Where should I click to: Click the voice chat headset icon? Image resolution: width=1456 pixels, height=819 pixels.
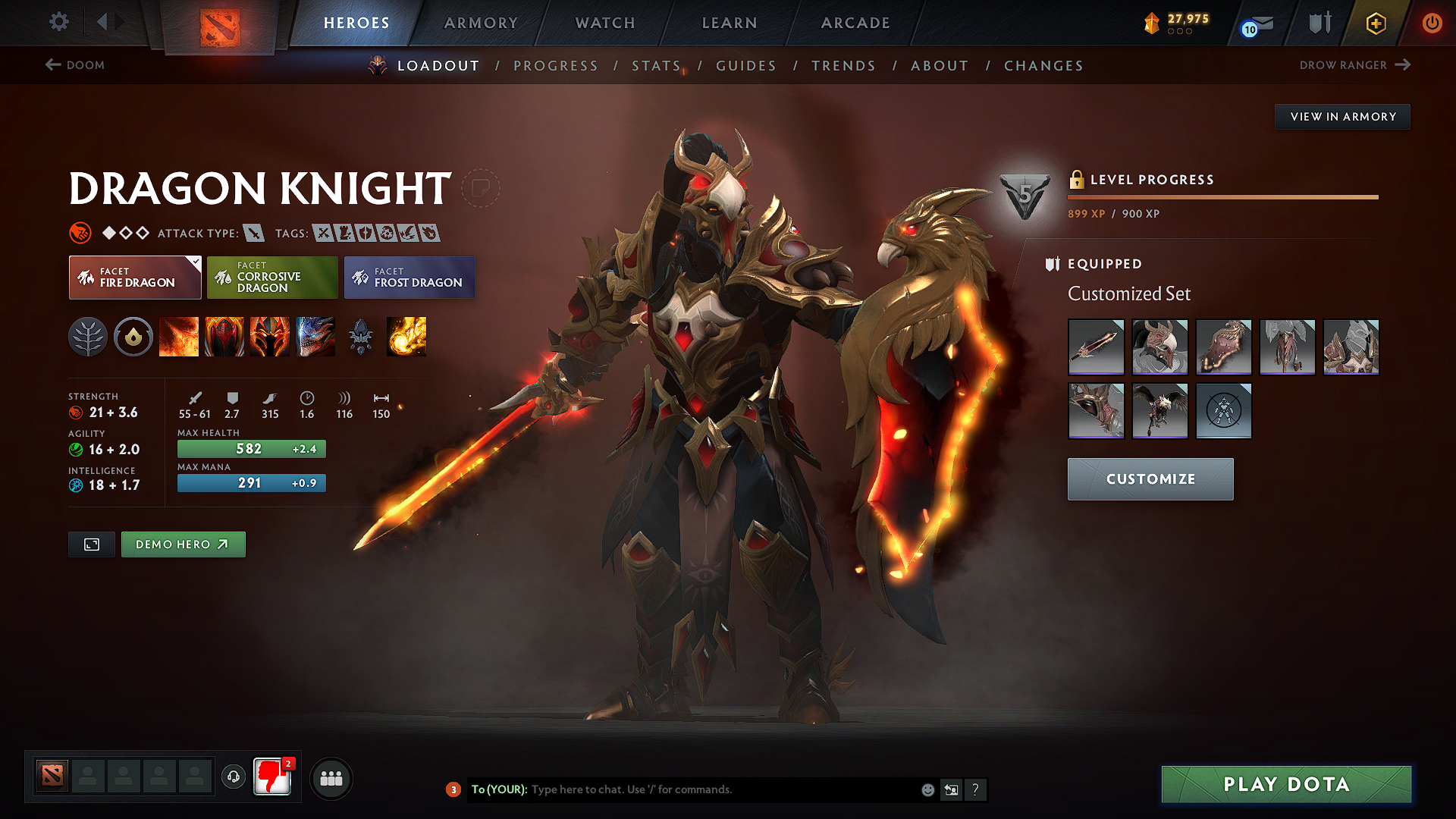point(233,777)
